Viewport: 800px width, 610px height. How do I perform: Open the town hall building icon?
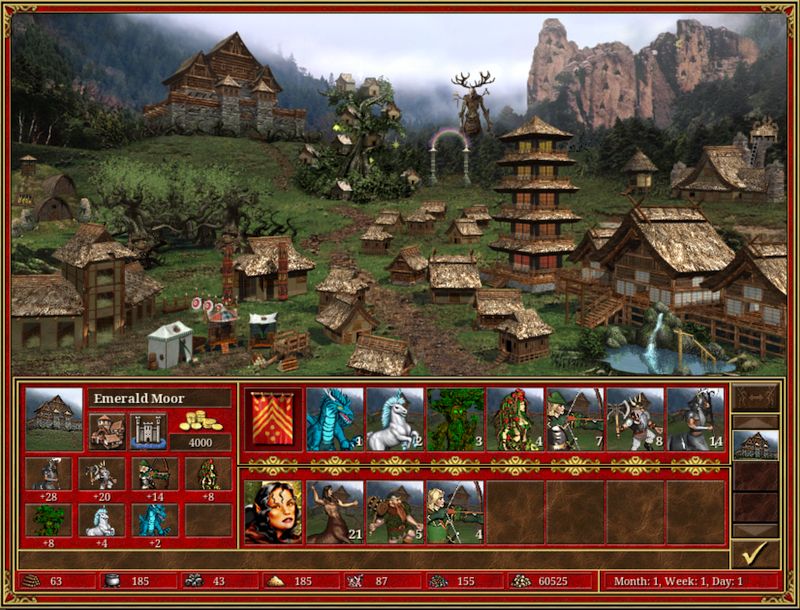pos(107,430)
